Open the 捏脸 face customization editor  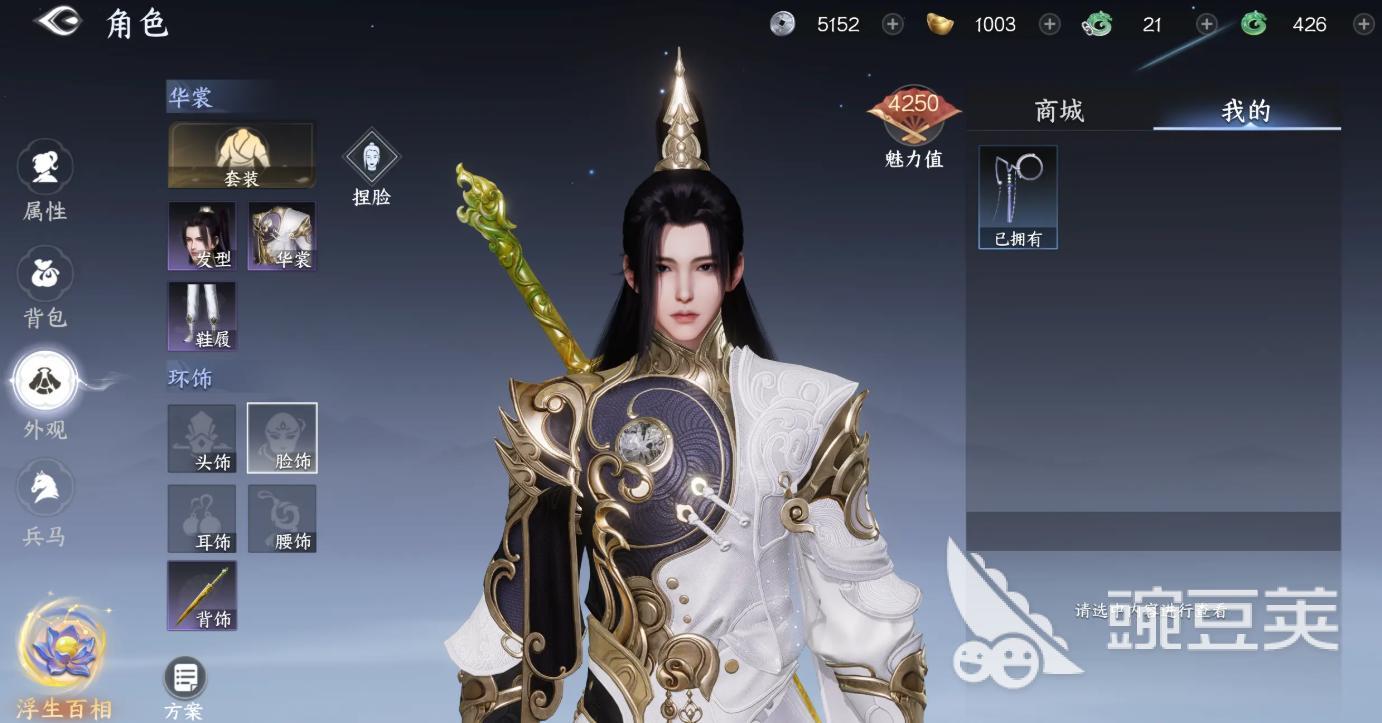(372, 160)
